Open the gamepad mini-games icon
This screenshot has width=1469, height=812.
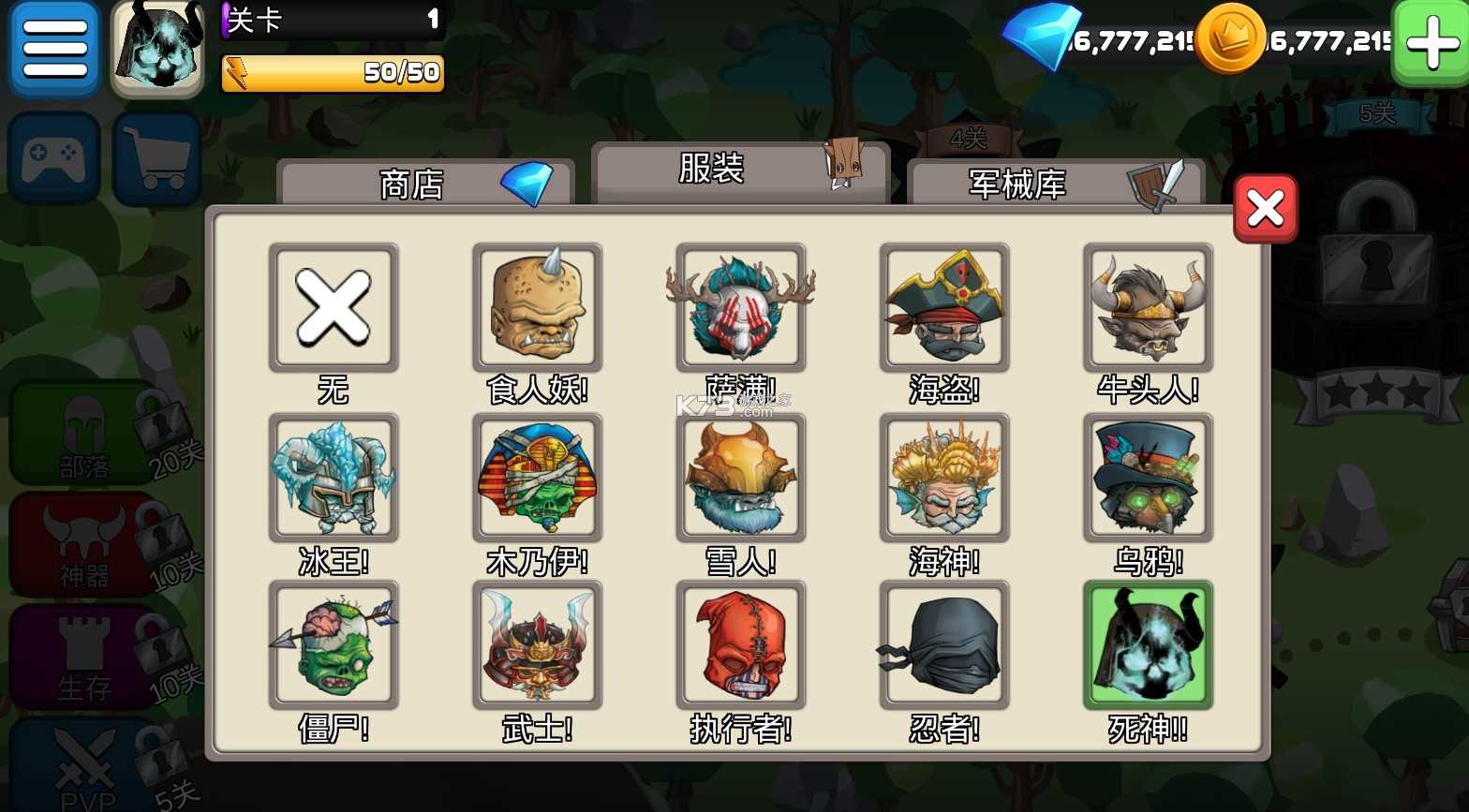tap(53, 155)
